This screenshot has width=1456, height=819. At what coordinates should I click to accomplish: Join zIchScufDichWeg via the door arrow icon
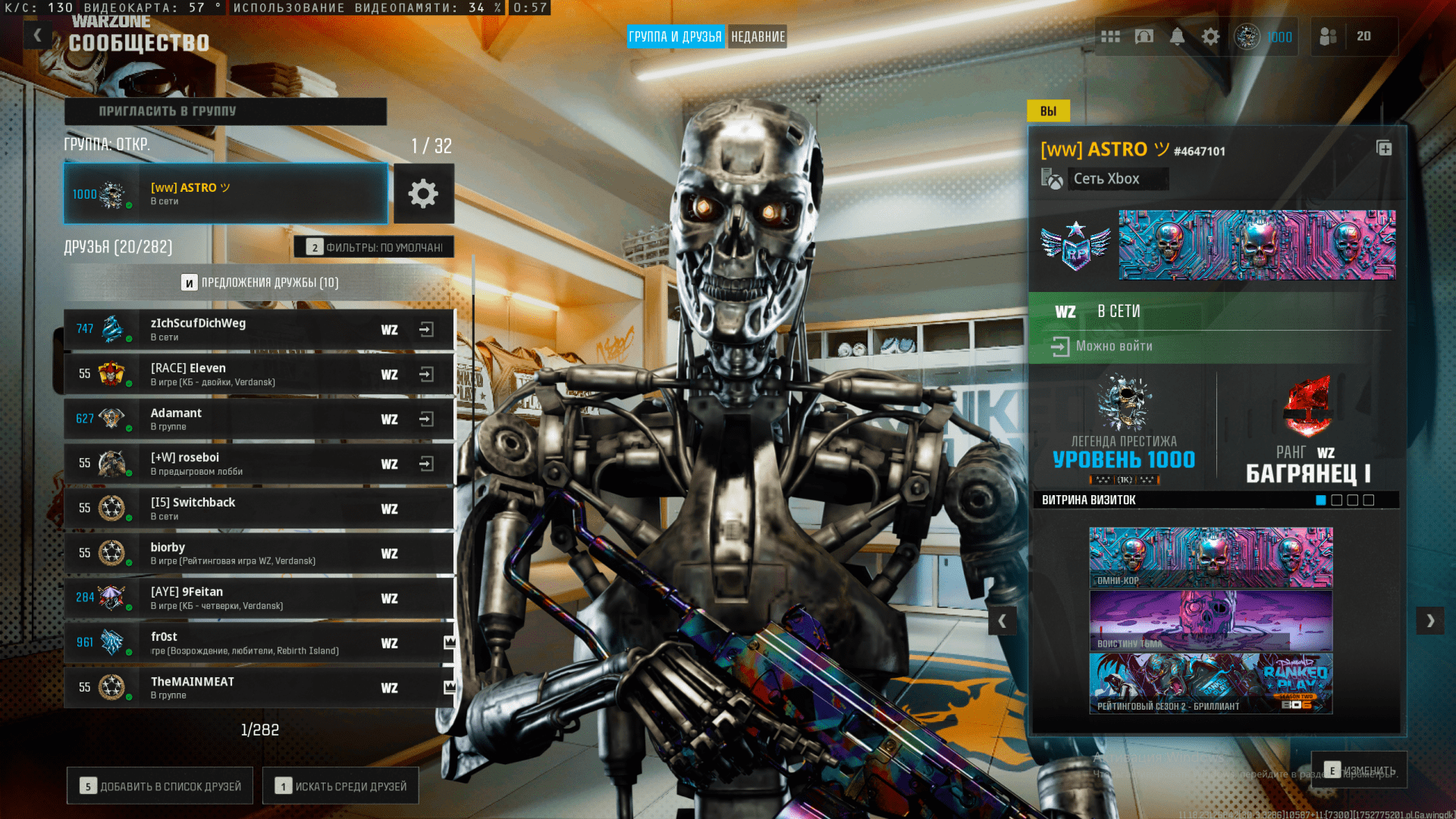coord(425,329)
